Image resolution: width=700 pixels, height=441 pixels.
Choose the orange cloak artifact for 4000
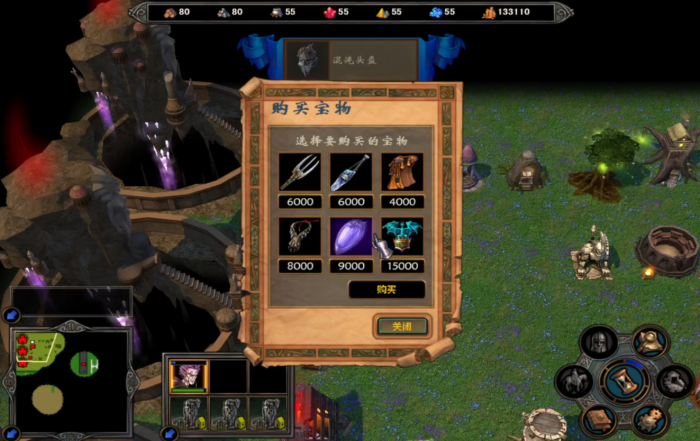pyautogui.click(x=402, y=173)
